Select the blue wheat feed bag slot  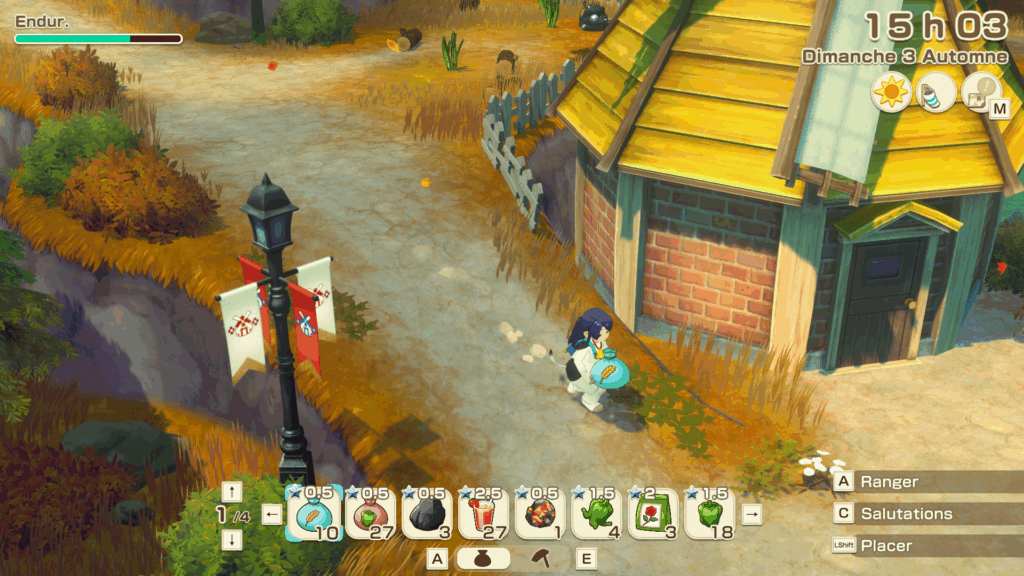pos(314,514)
